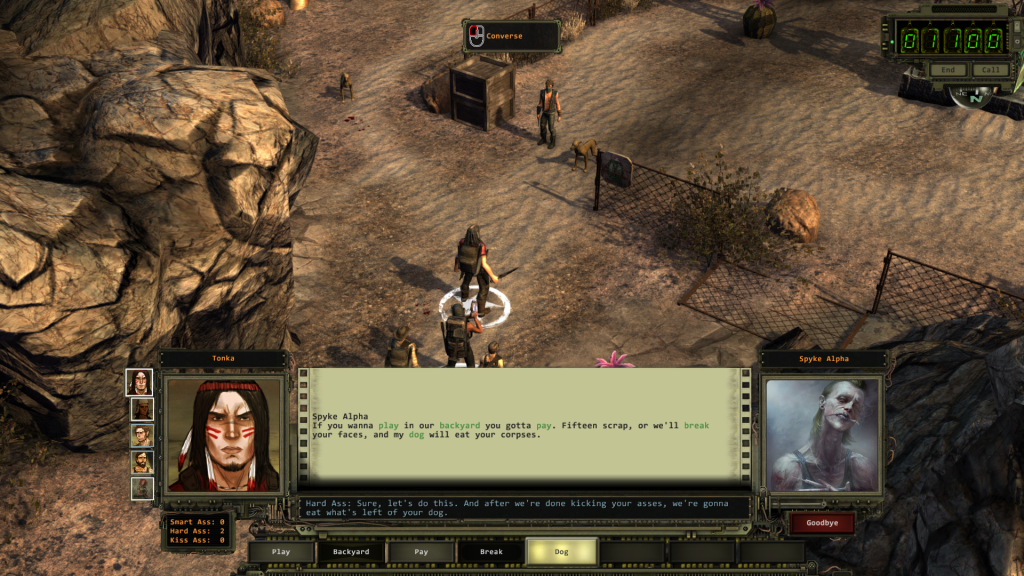Choose the Play keyword response
This screenshot has width=1024, height=576.
click(x=281, y=551)
